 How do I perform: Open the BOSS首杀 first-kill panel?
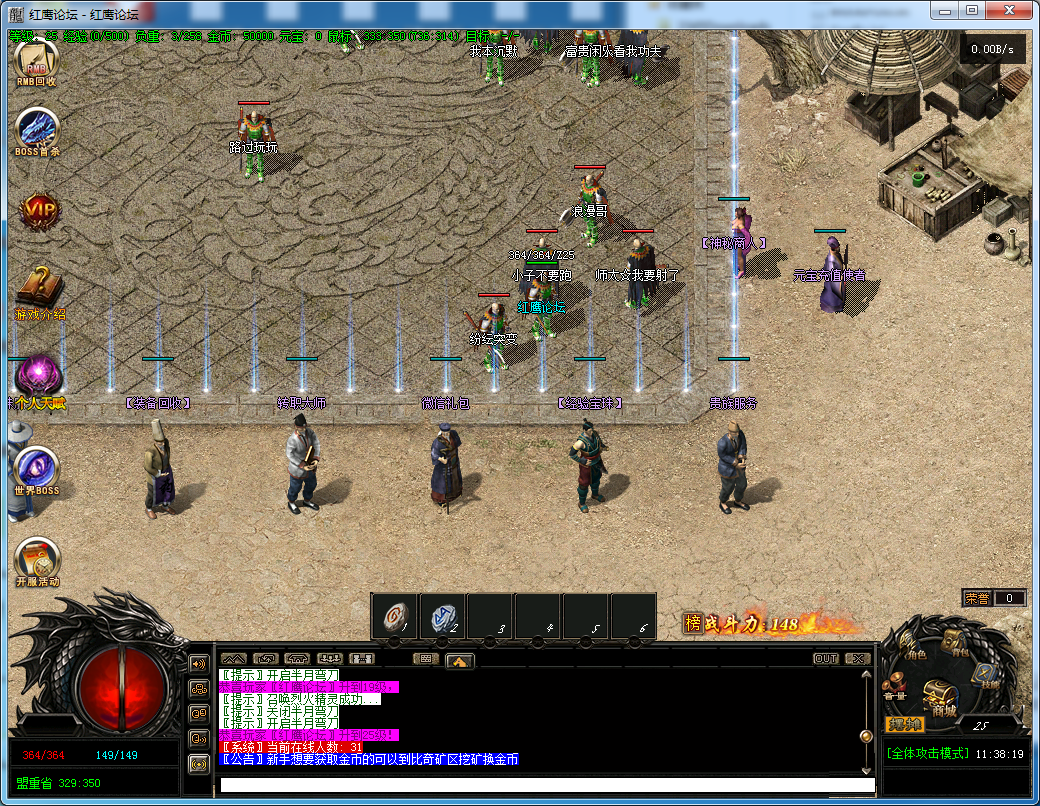click(38, 131)
